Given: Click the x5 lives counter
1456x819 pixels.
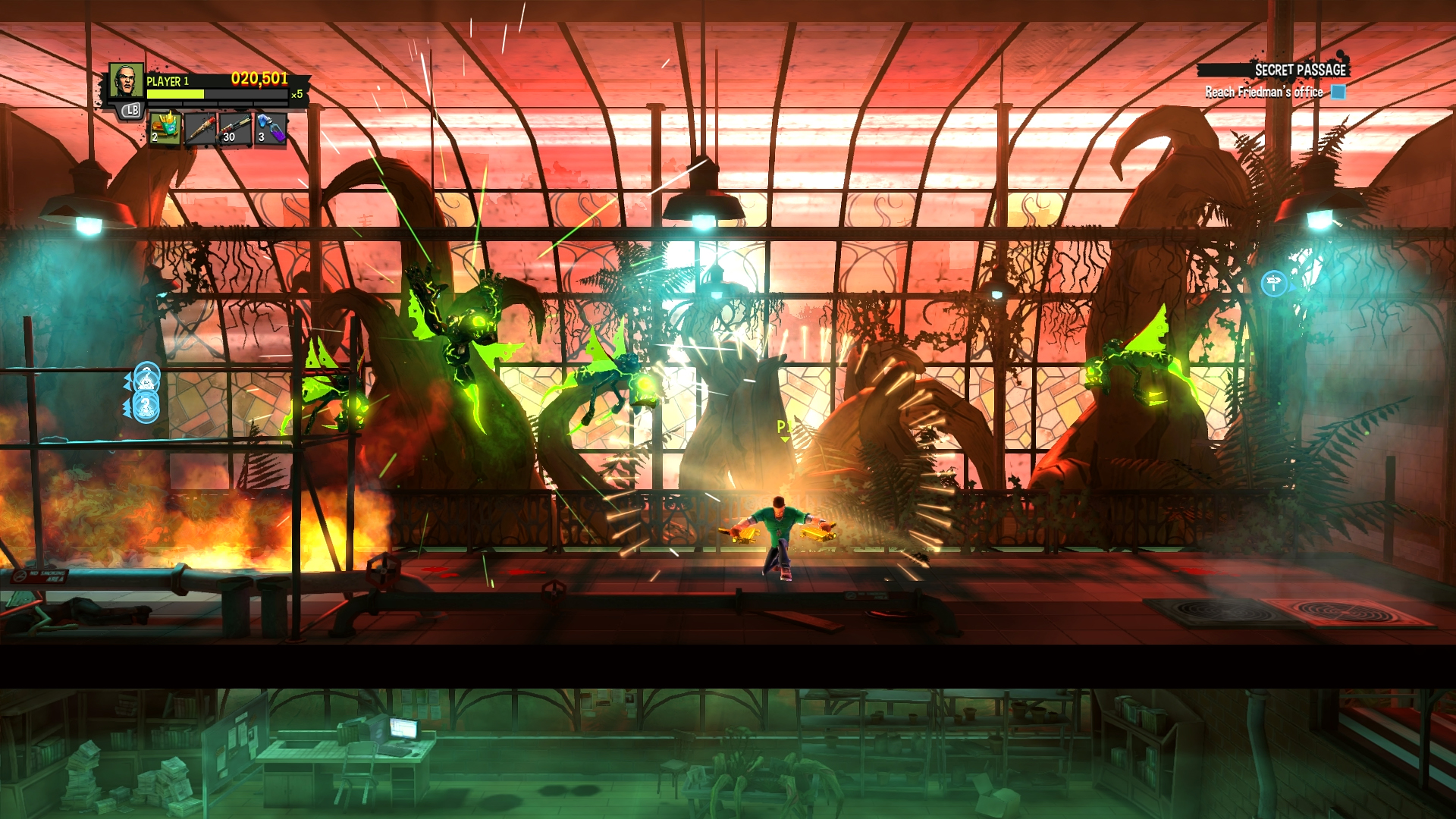Looking at the screenshot, I should click(x=299, y=94).
